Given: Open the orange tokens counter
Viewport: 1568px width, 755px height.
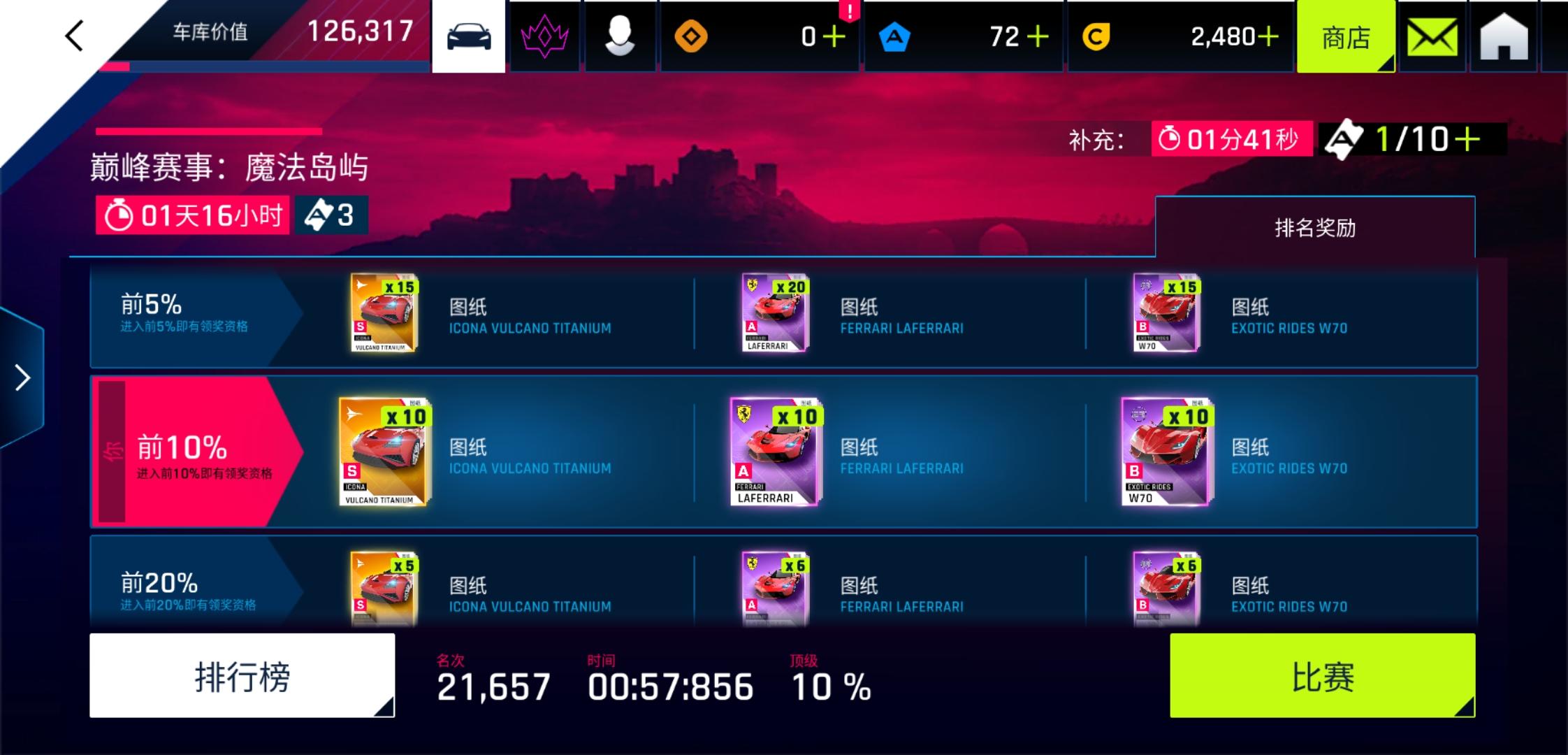Looking at the screenshot, I should (688, 35).
